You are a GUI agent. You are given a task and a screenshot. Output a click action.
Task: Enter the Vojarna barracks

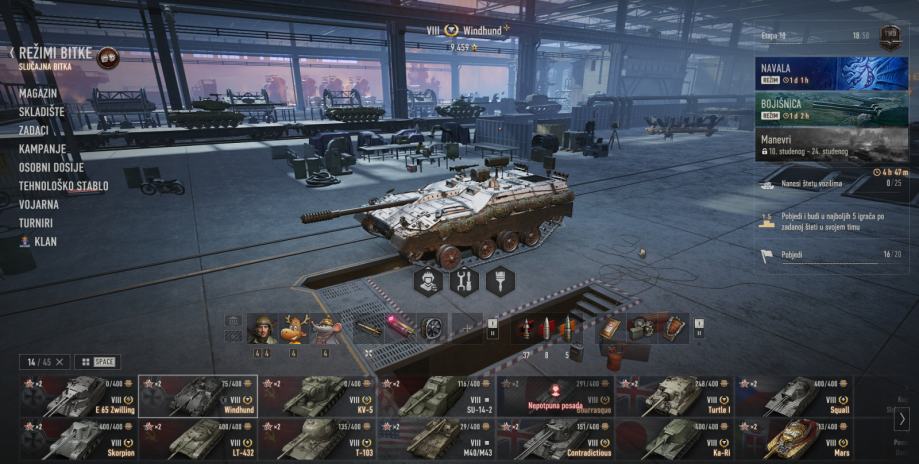[x=38, y=204]
